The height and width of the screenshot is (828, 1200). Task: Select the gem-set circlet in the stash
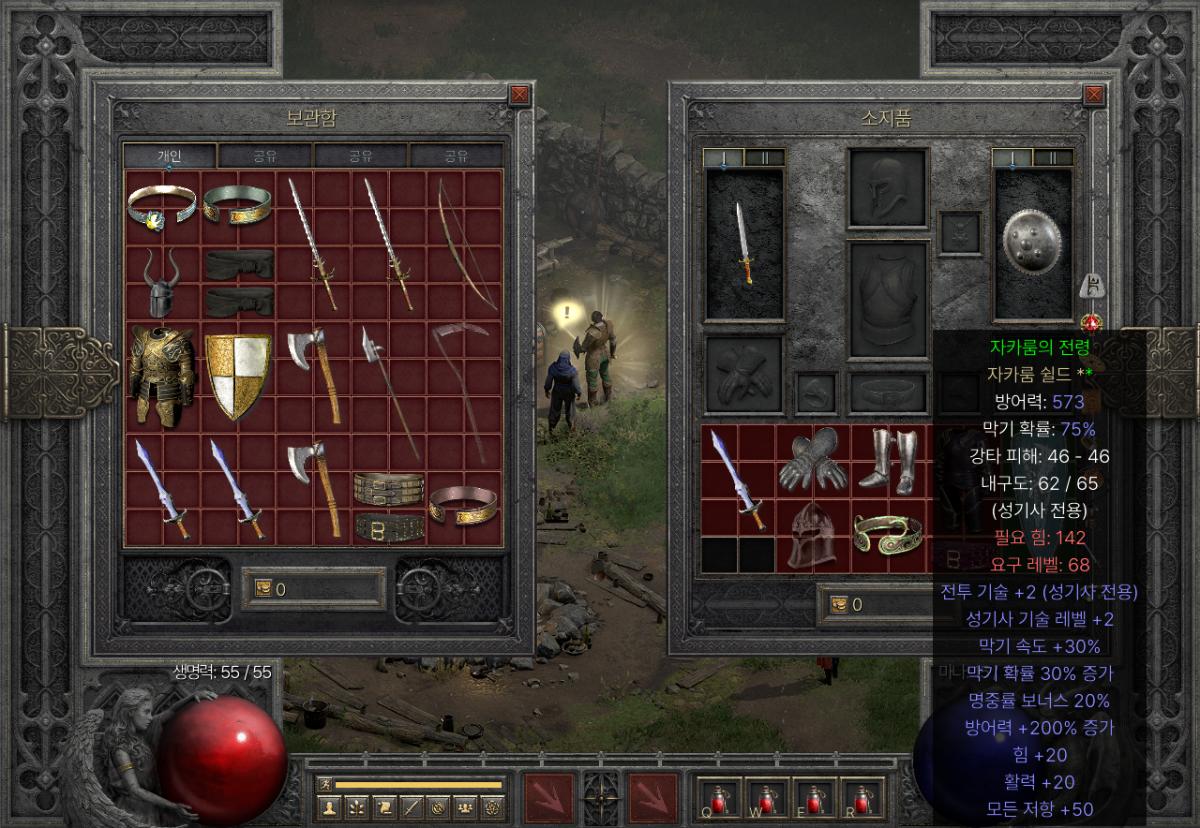(161, 207)
